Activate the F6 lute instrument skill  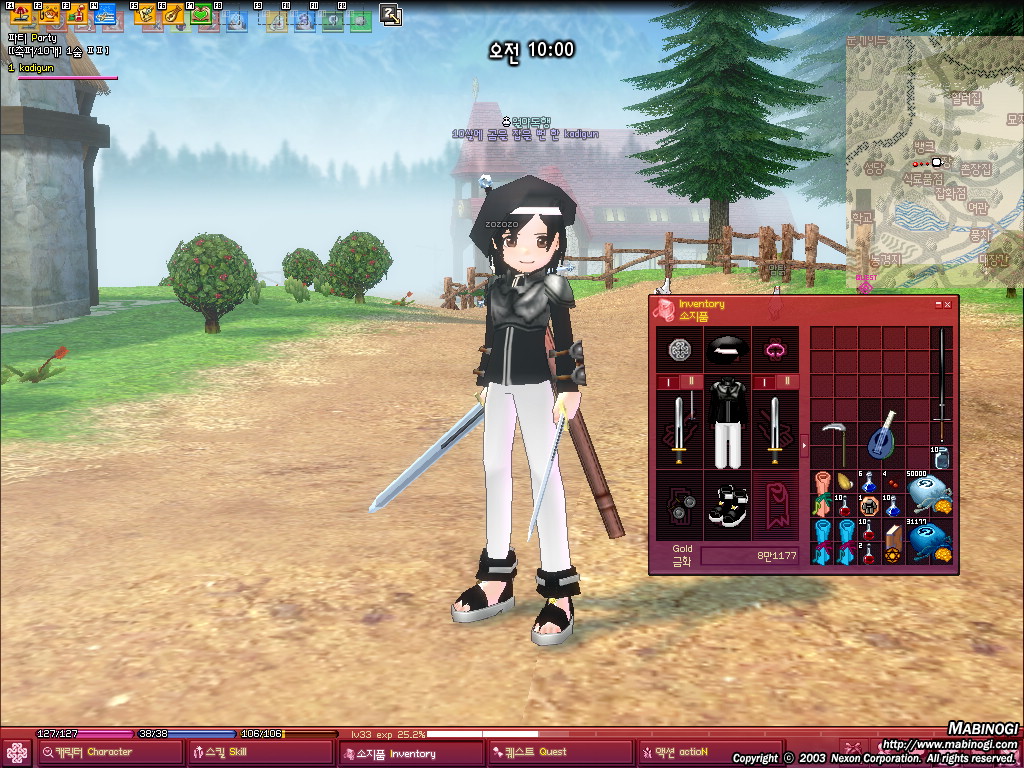click(173, 15)
